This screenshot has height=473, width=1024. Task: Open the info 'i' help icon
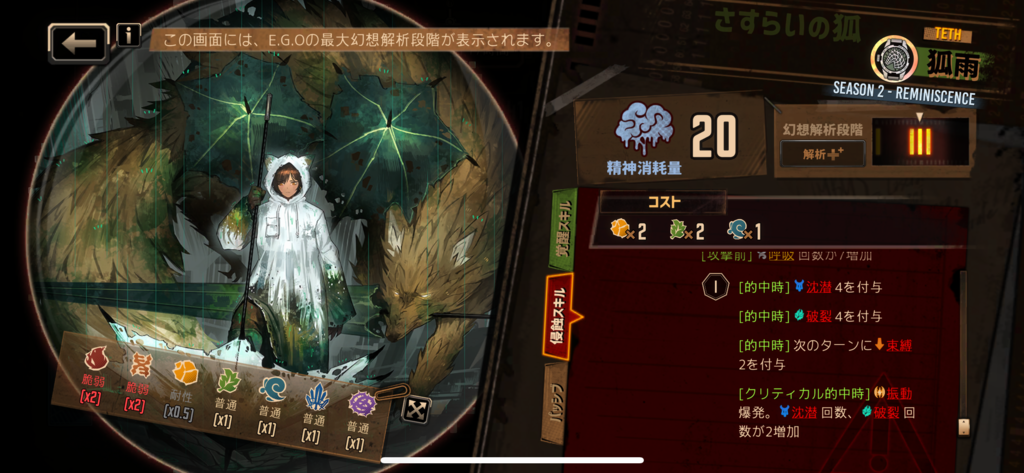pyautogui.click(x=129, y=35)
